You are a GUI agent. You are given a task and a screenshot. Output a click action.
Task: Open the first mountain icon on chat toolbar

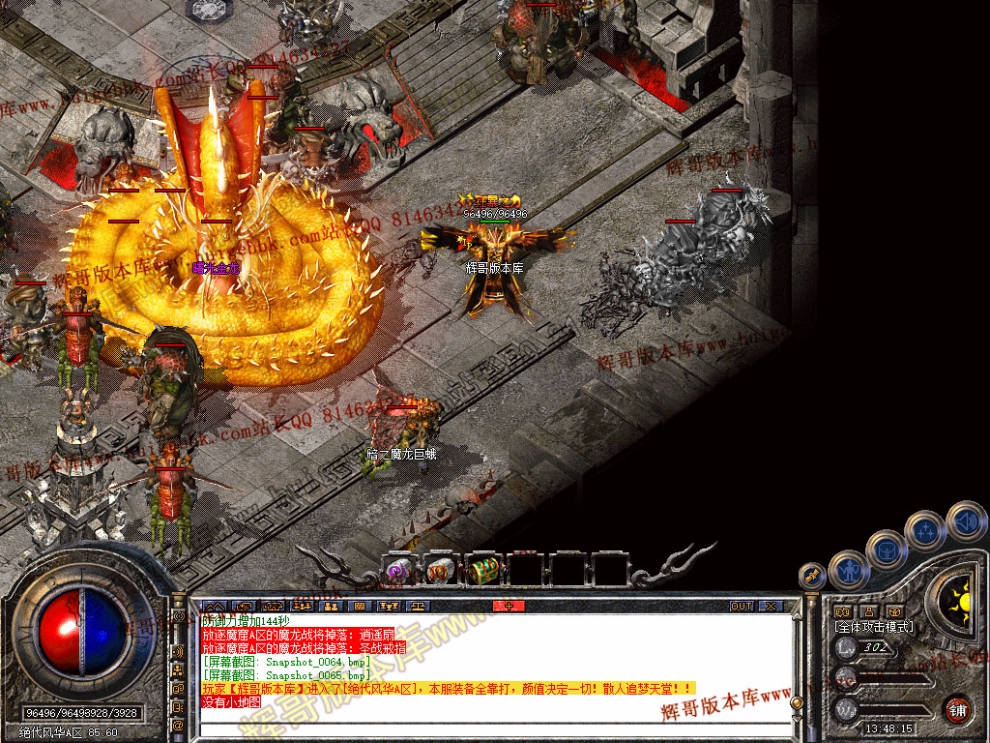pyautogui.click(x=213, y=606)
